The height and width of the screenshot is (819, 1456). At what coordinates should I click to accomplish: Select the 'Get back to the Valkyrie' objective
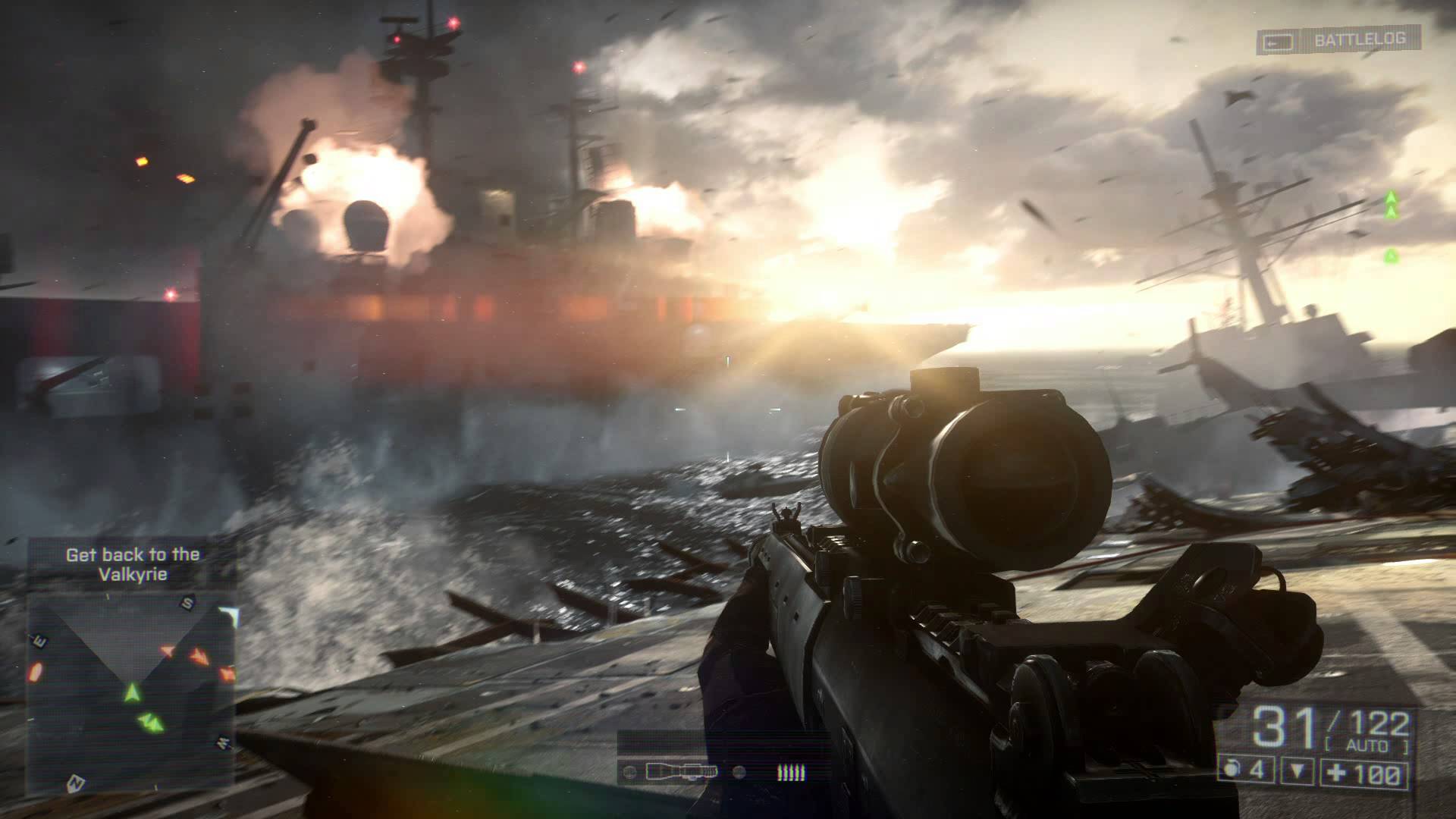point(132,564)
